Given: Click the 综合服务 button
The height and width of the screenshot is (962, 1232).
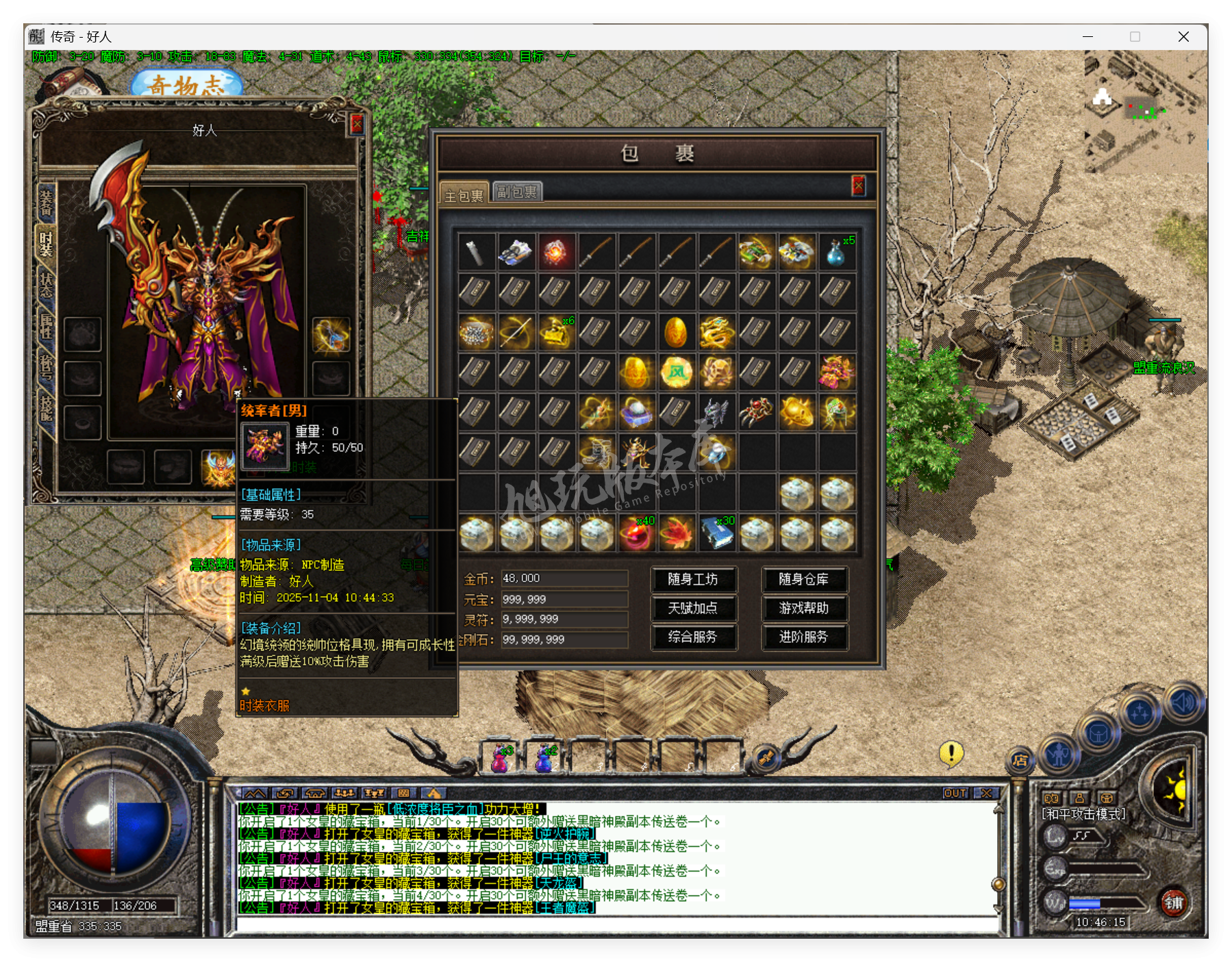Looking at the screenshot, I should tap(694, 637).
